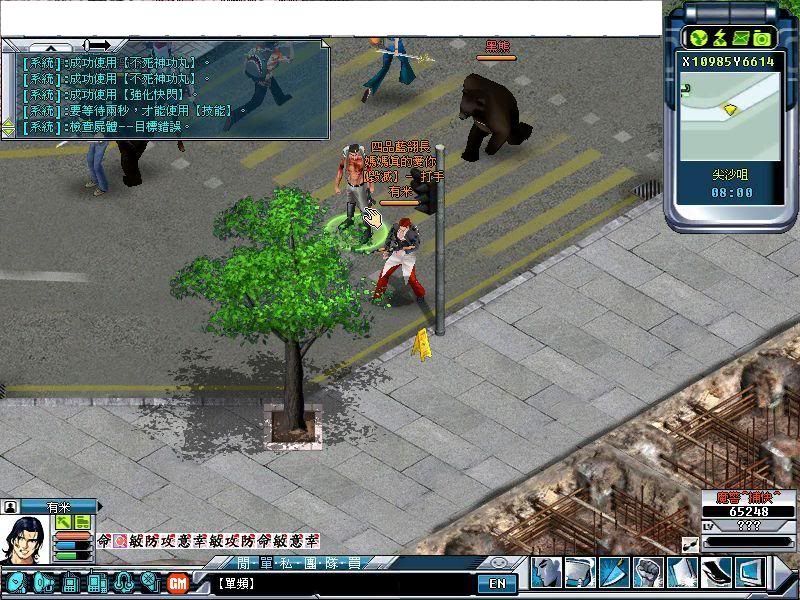Toggle the EN input language button
Image resolution: width=800 pixels, height=600 pixels.
497,582
